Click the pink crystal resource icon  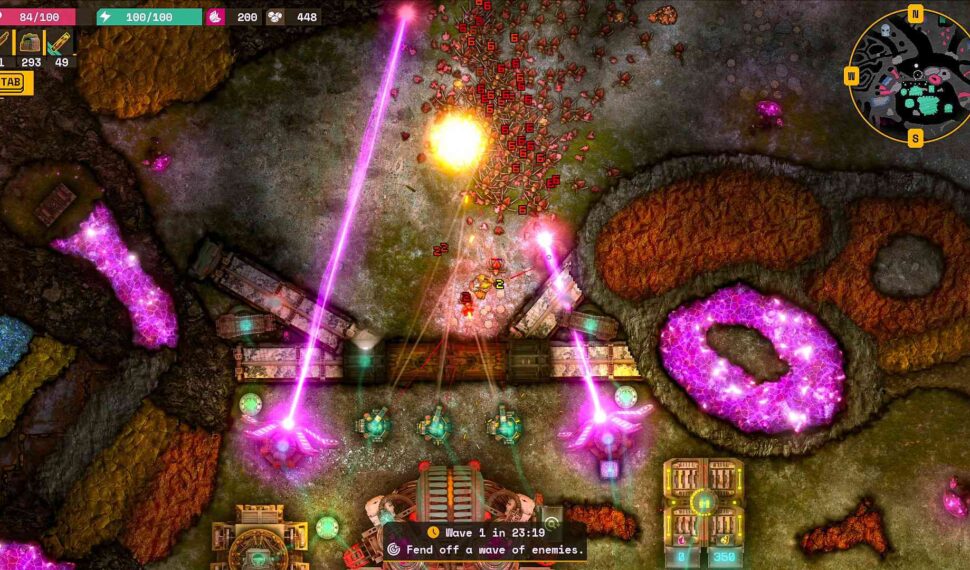click(216, 17)
